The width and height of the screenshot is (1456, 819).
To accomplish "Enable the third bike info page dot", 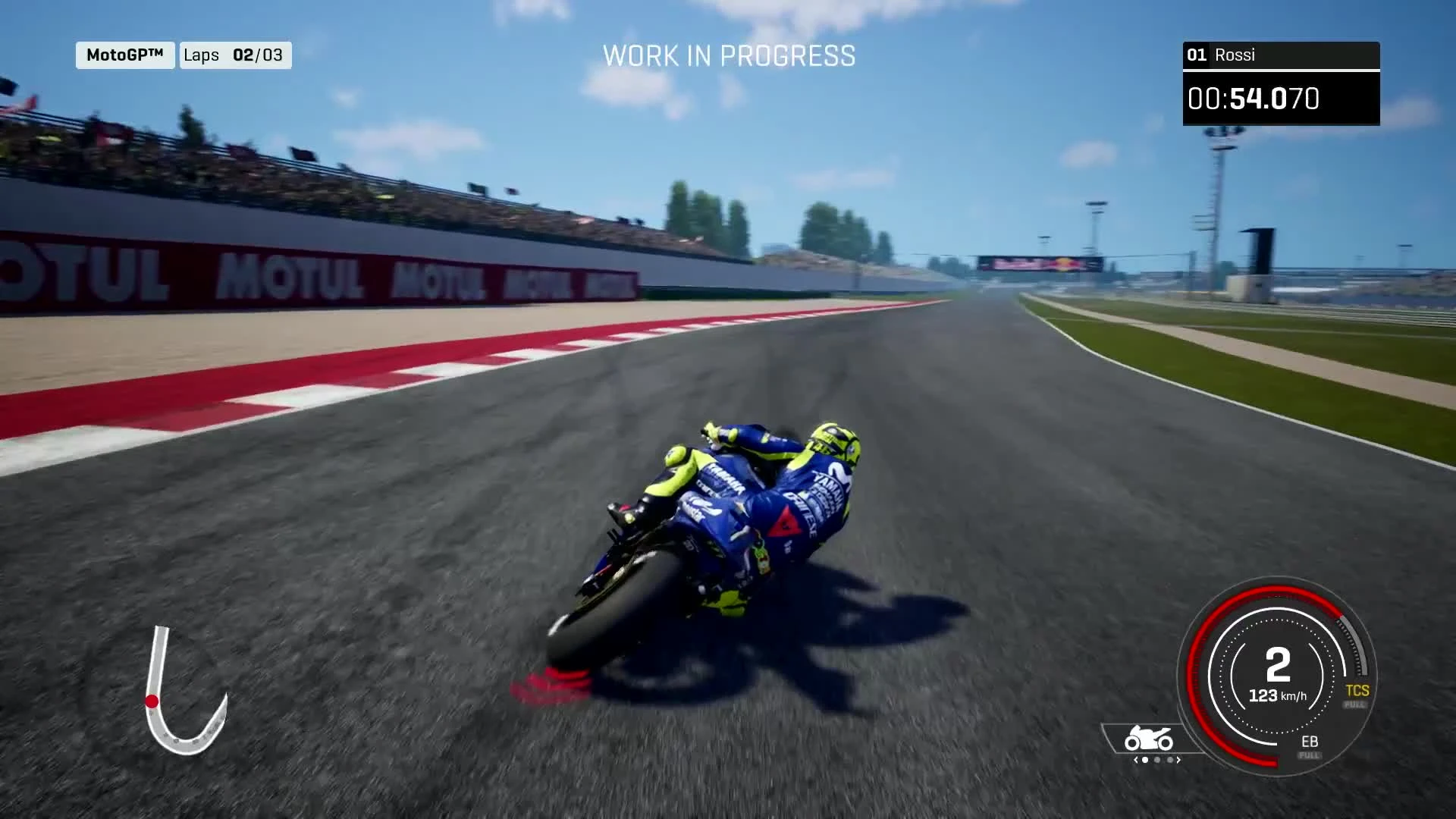I will coord(1169,760).
